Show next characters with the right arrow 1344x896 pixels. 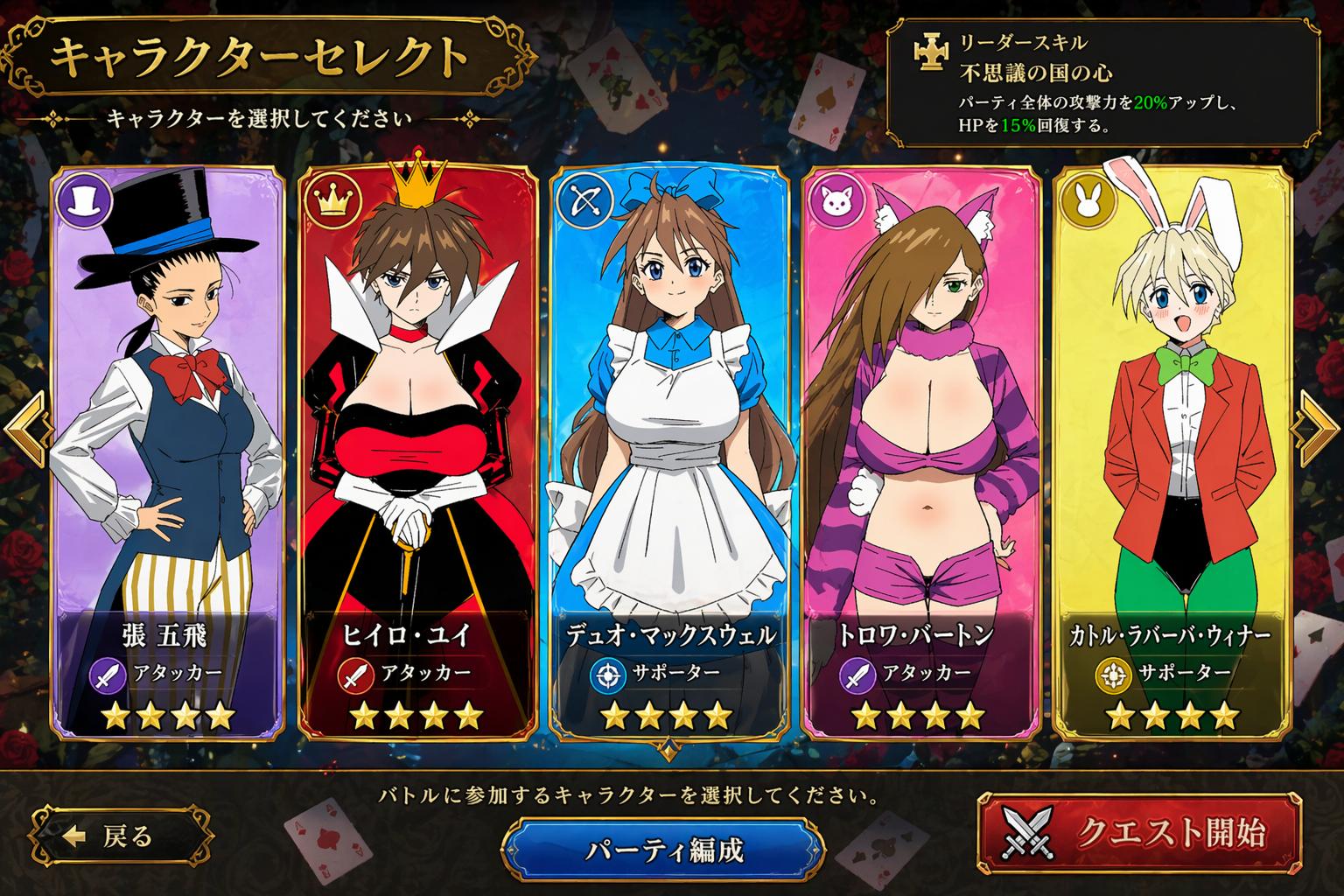click(x=1319, y=429)
